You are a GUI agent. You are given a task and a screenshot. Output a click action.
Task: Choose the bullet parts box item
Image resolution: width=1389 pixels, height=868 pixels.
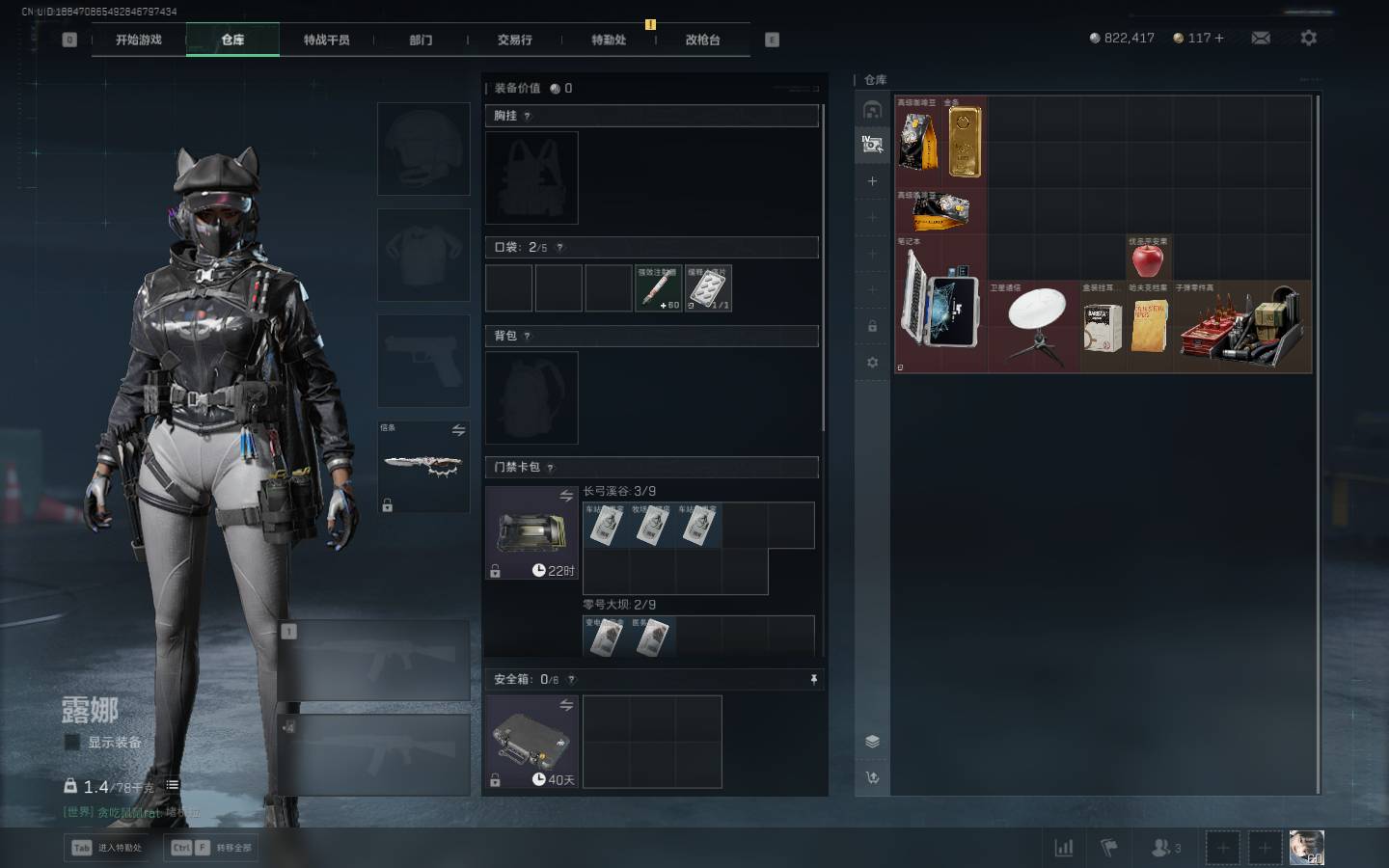(1242, 326)
